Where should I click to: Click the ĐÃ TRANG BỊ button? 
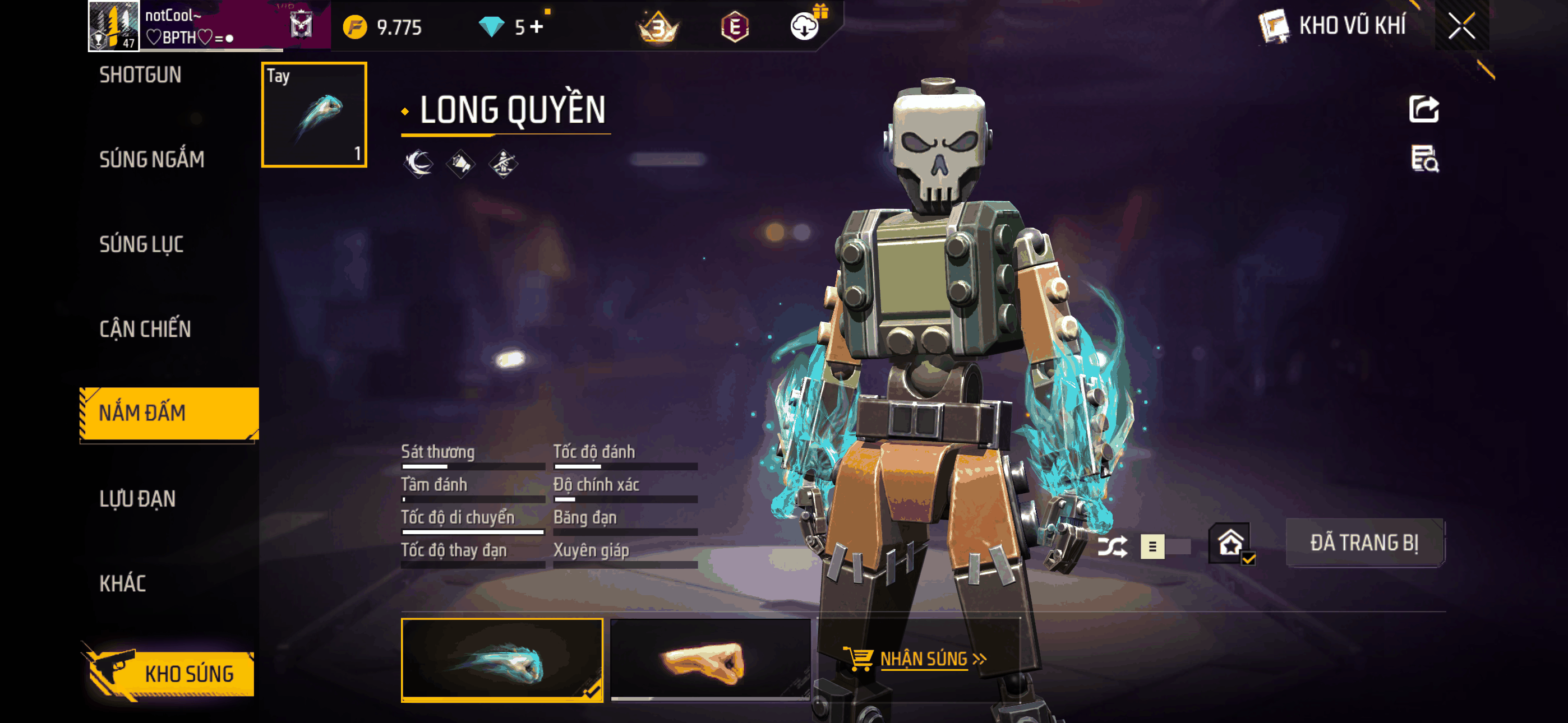1363,543
